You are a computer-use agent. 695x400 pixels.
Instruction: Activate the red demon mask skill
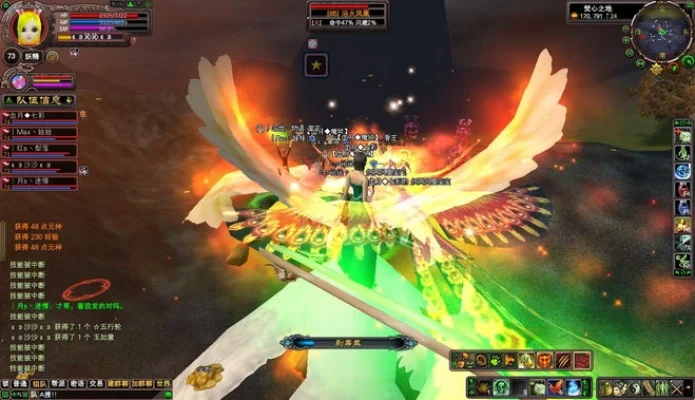(544, 360)
